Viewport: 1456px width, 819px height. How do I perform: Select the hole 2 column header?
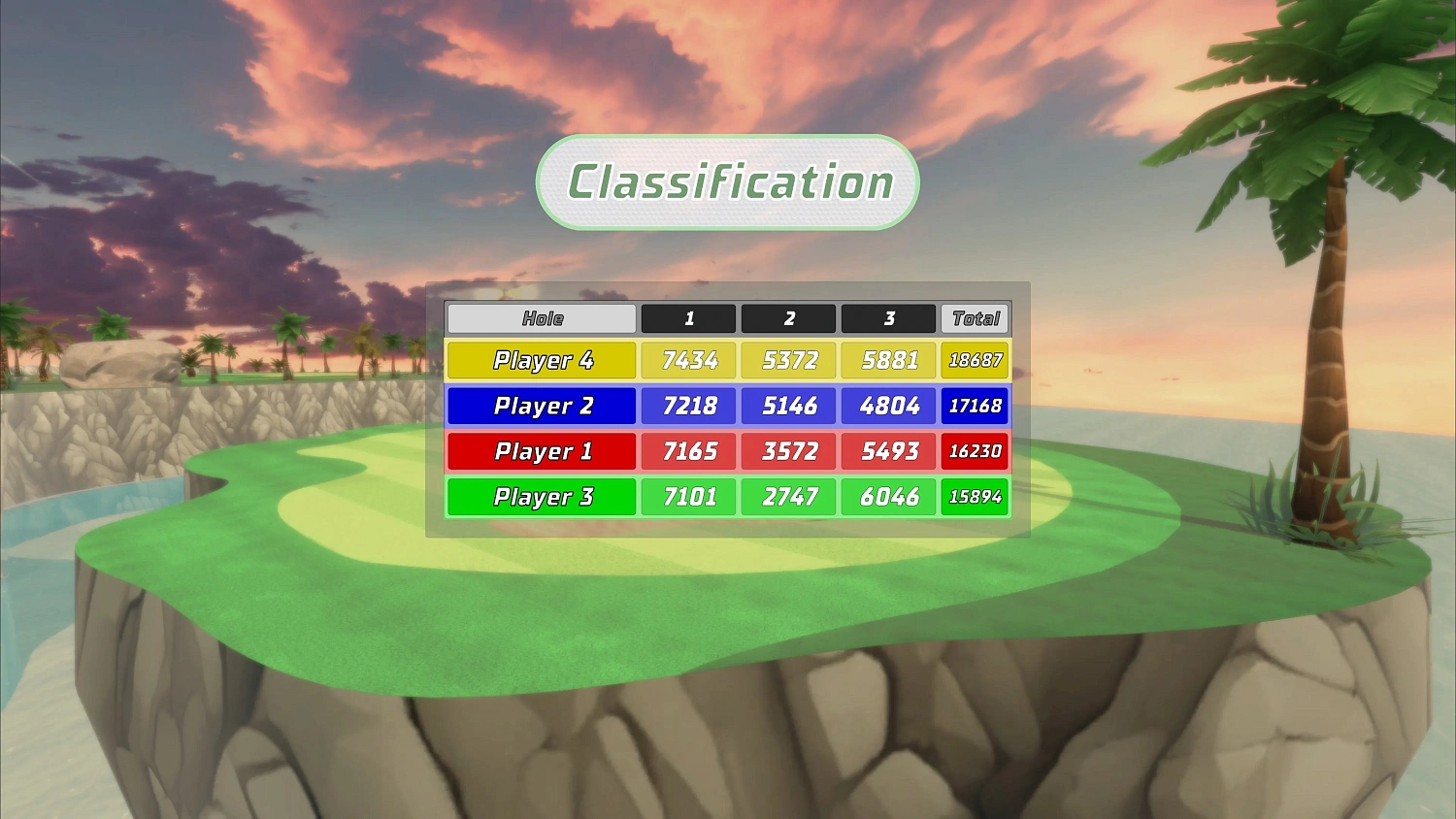click(788, 318)
